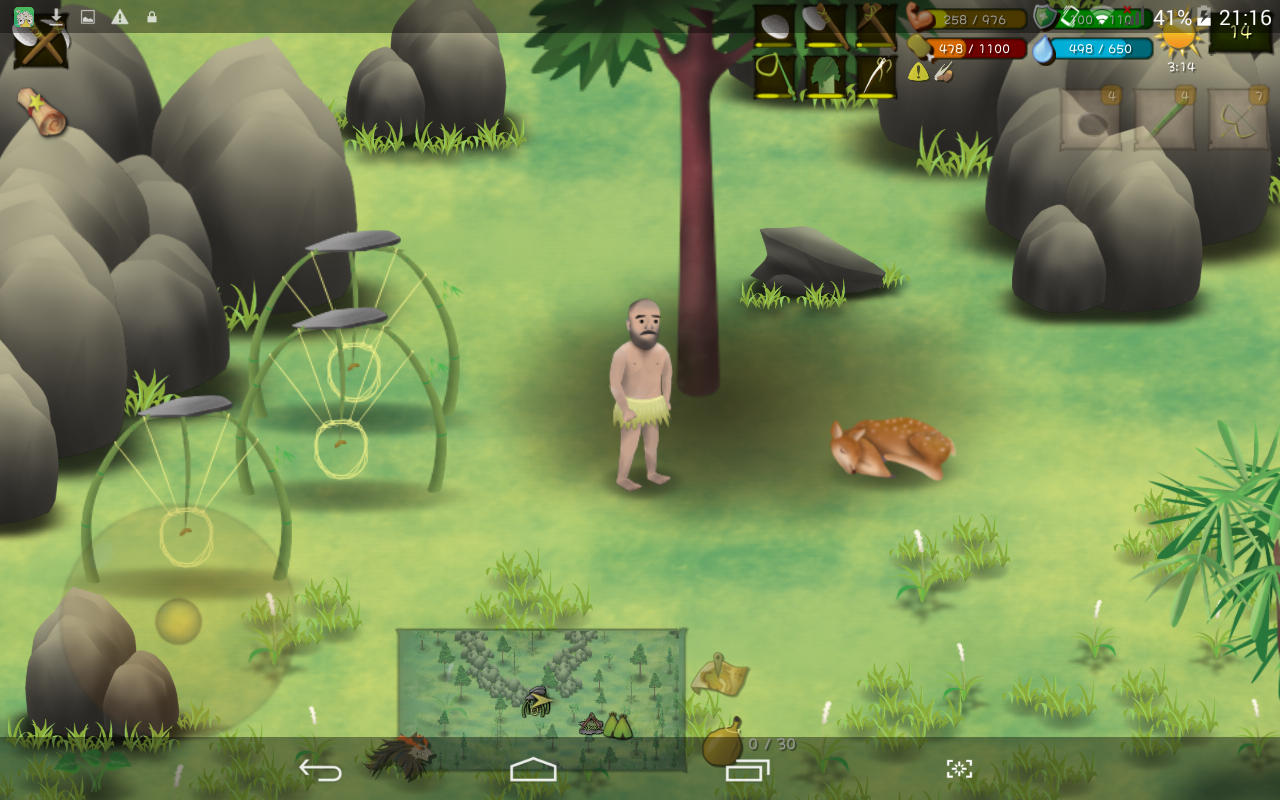Open the gourd water container
Image resolution: width=1280 pixels, height=800 pixels.
click(x=722, y=743)
